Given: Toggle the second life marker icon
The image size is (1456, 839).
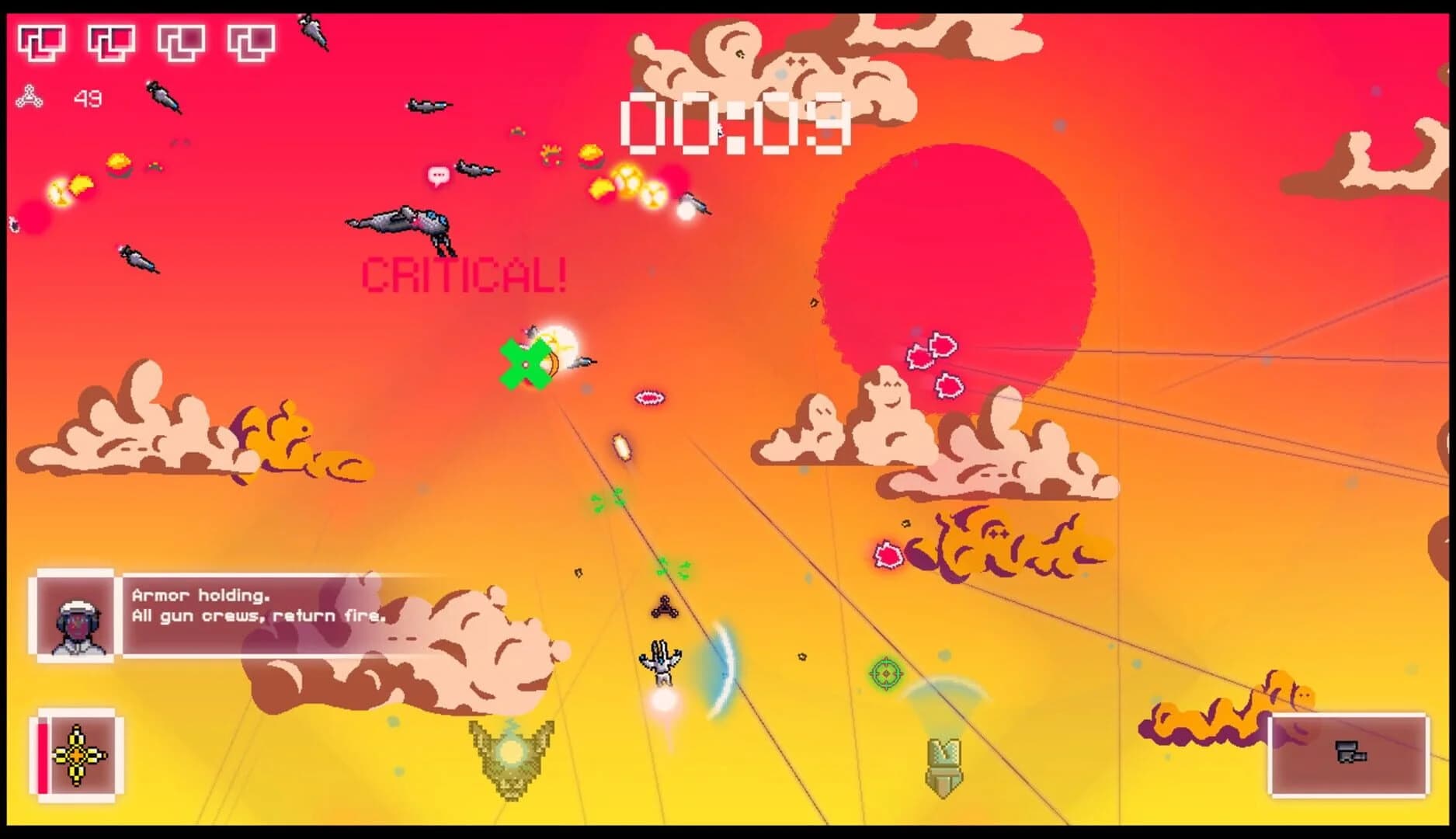Looking at the screenshot, I should [x=112, y=40].
